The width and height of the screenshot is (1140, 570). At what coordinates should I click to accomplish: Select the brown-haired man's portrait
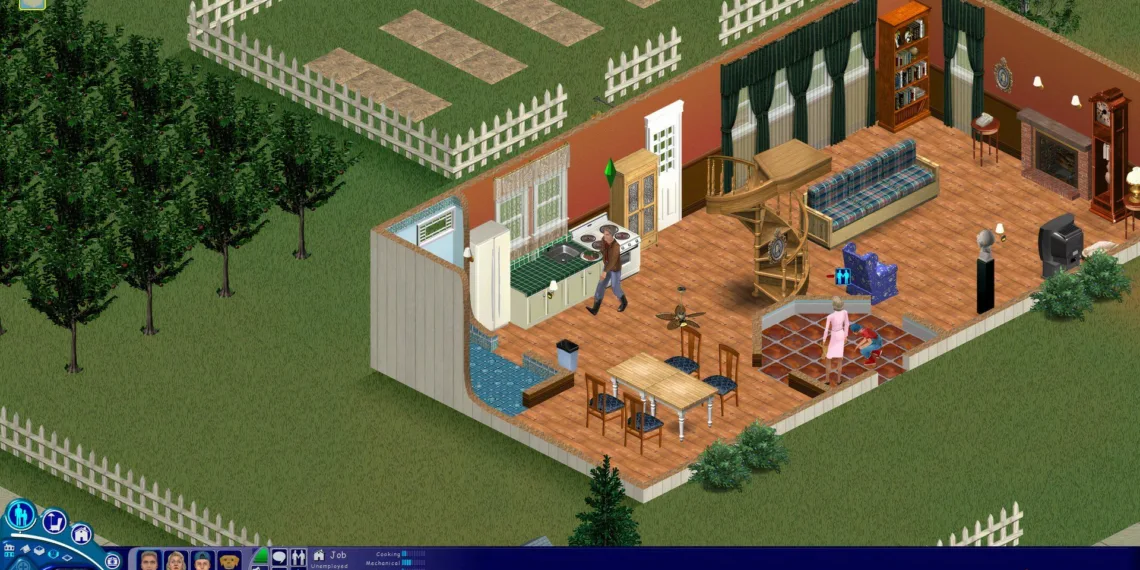click(149, 560)
